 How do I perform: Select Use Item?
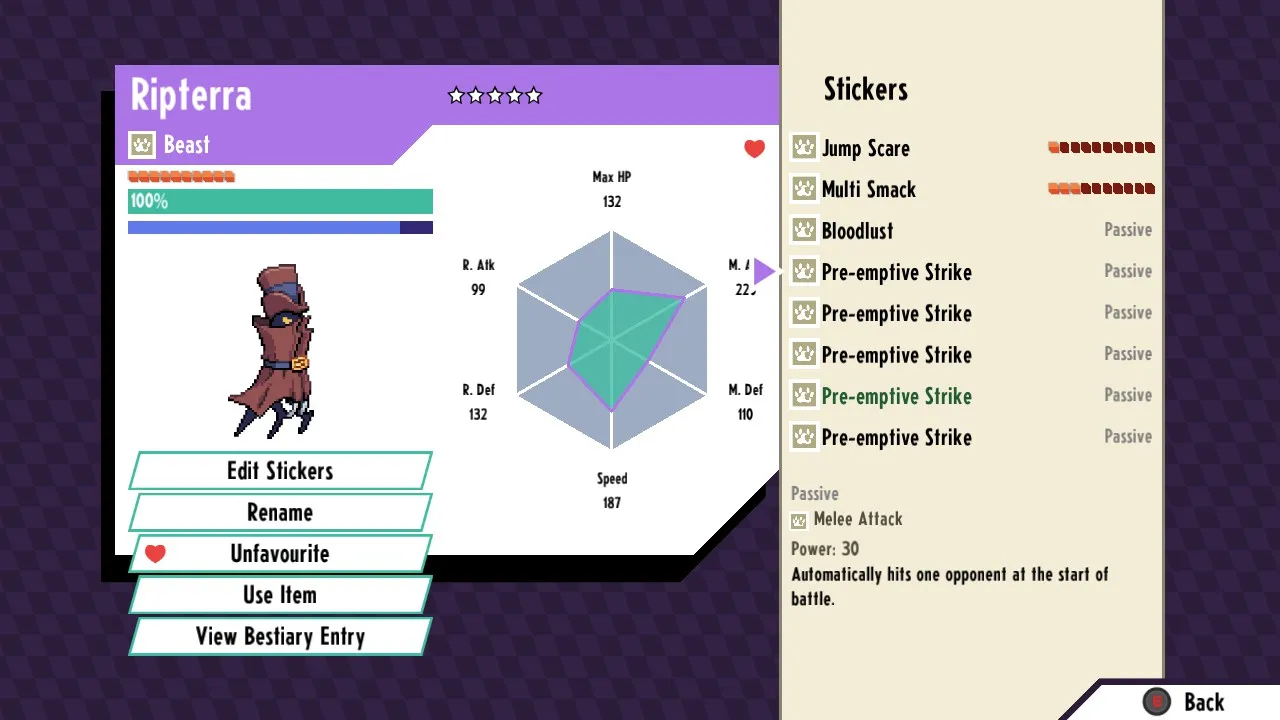[280, 595]
